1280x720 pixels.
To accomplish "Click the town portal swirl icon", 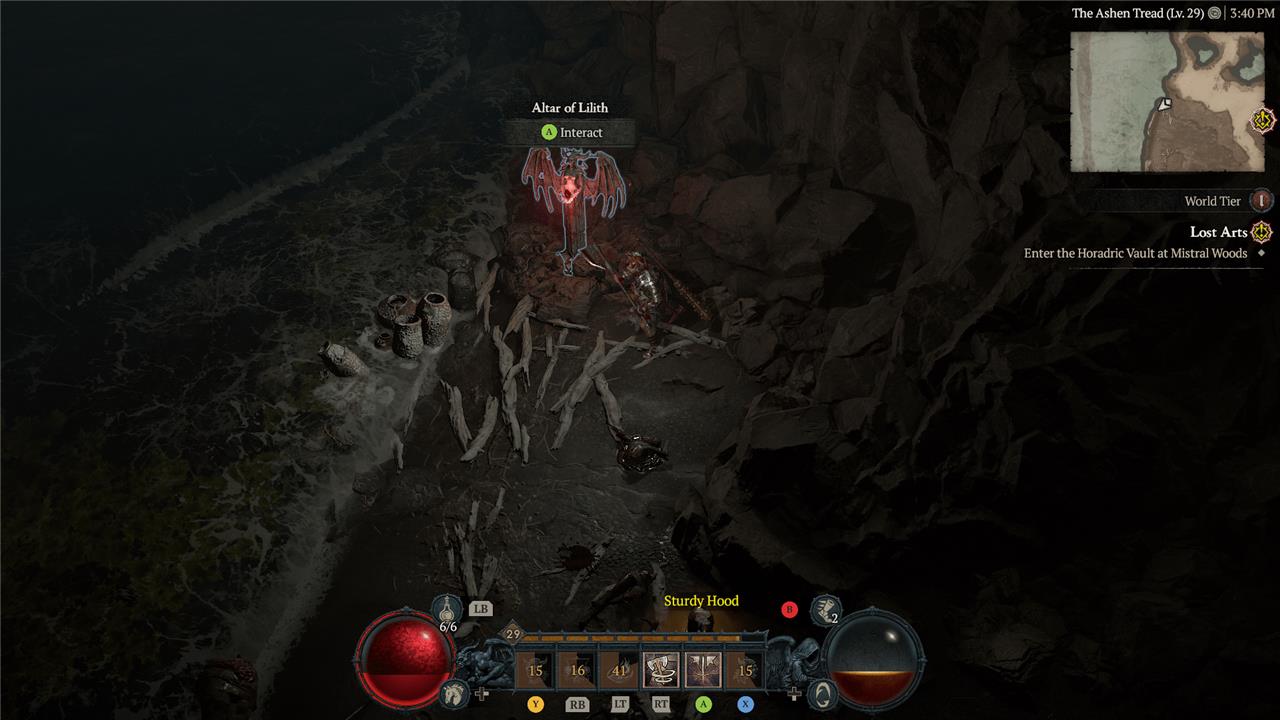I will [x=819, y=692].
